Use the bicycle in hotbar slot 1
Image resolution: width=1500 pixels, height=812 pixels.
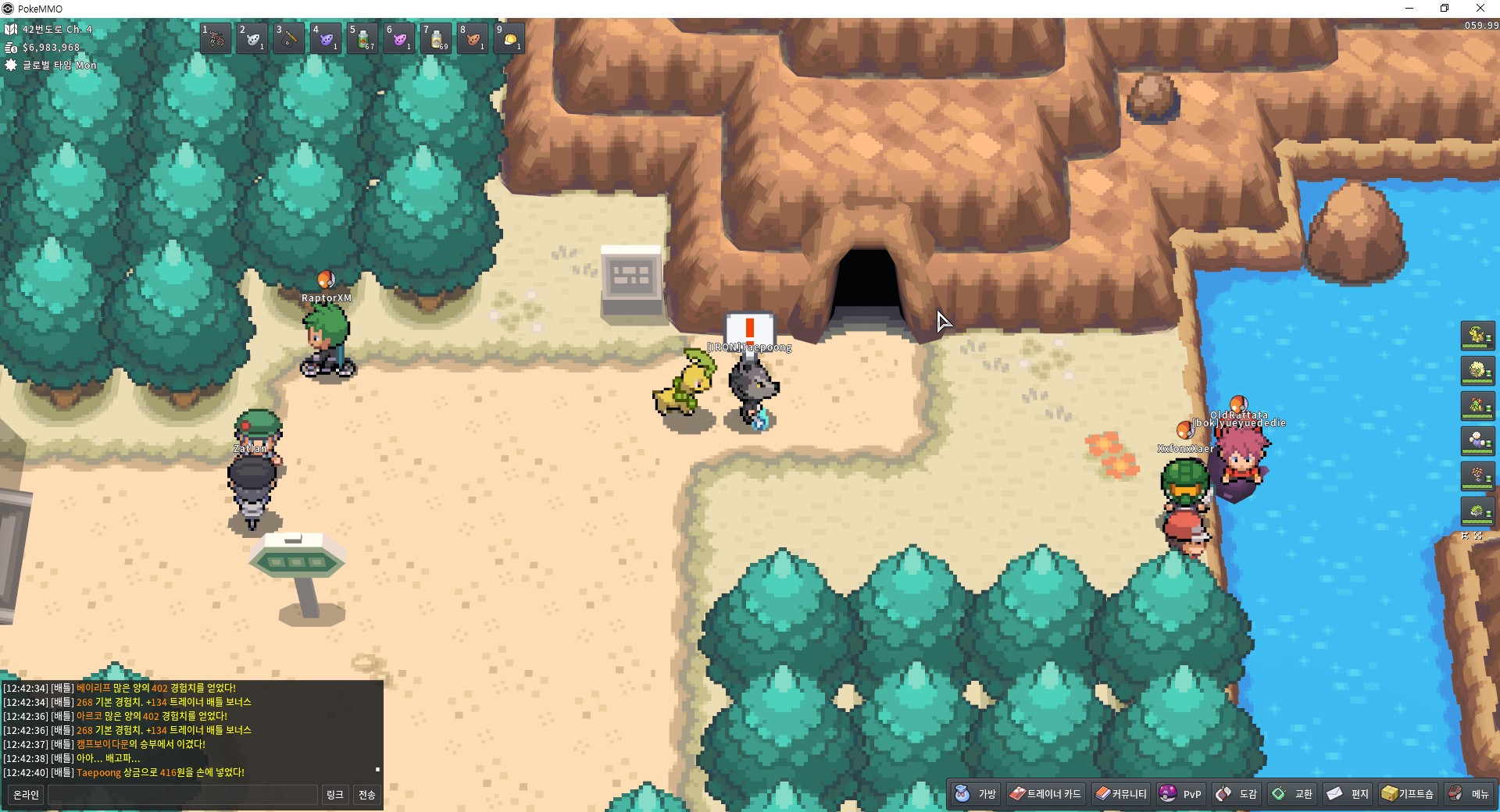tap(216, 37)
